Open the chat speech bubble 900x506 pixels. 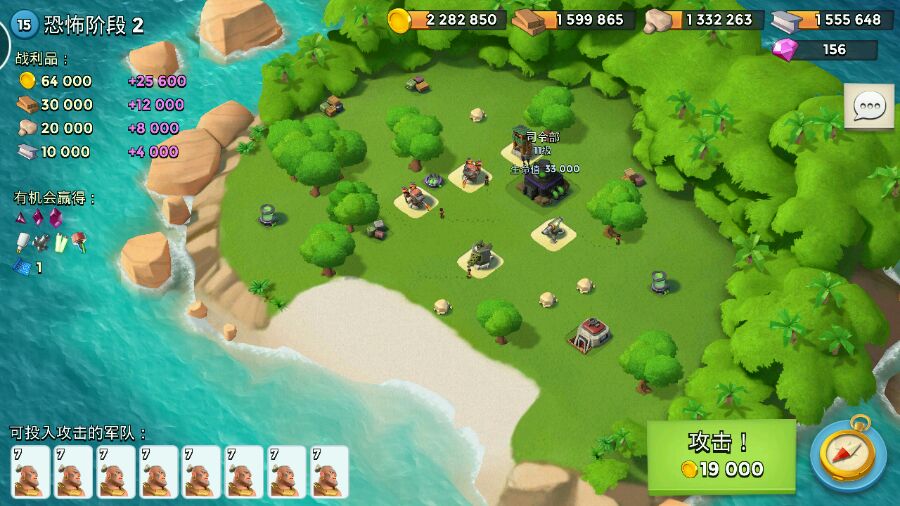point(868,106)
